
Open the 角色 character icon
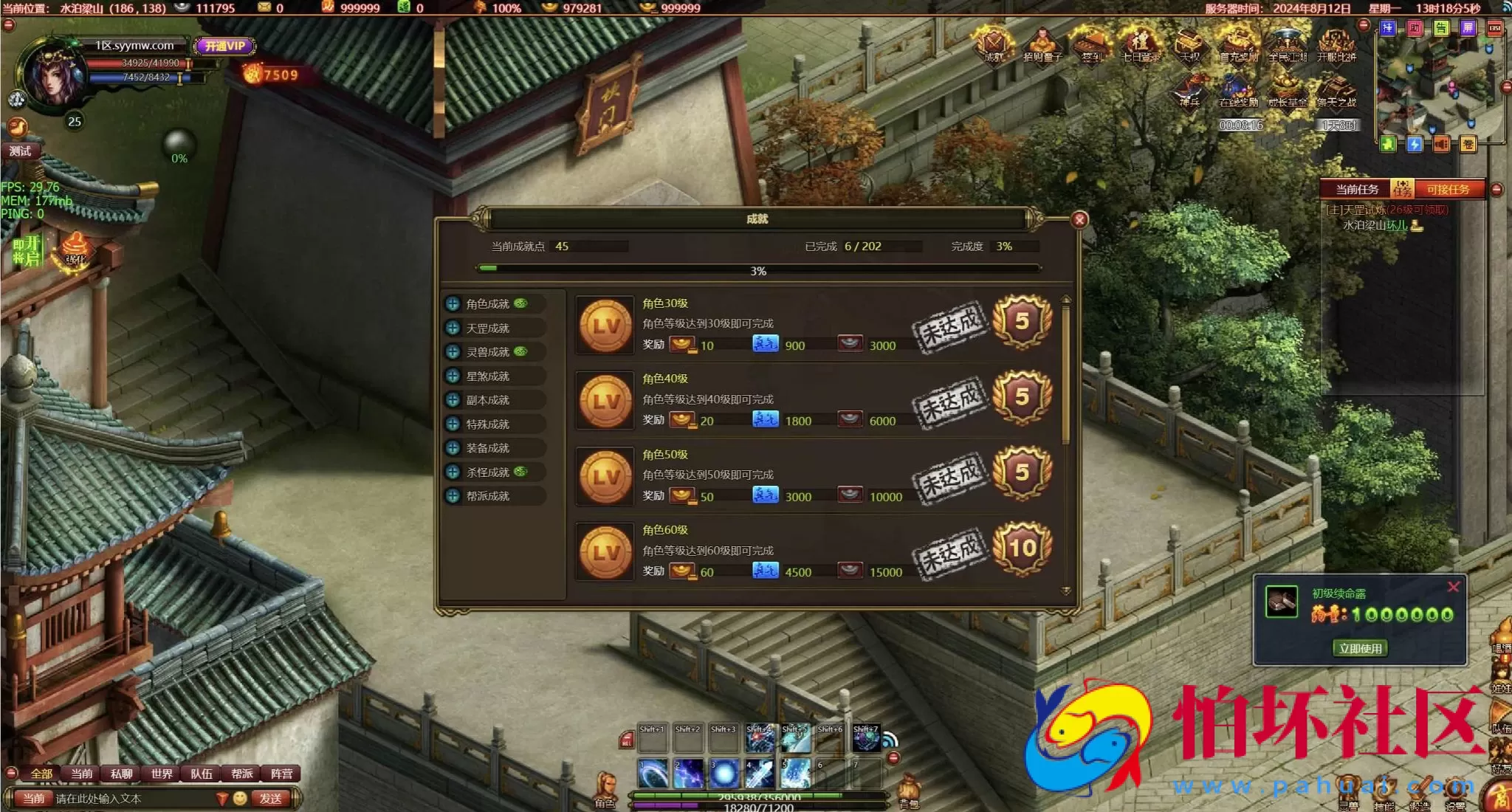coord(606,790)
